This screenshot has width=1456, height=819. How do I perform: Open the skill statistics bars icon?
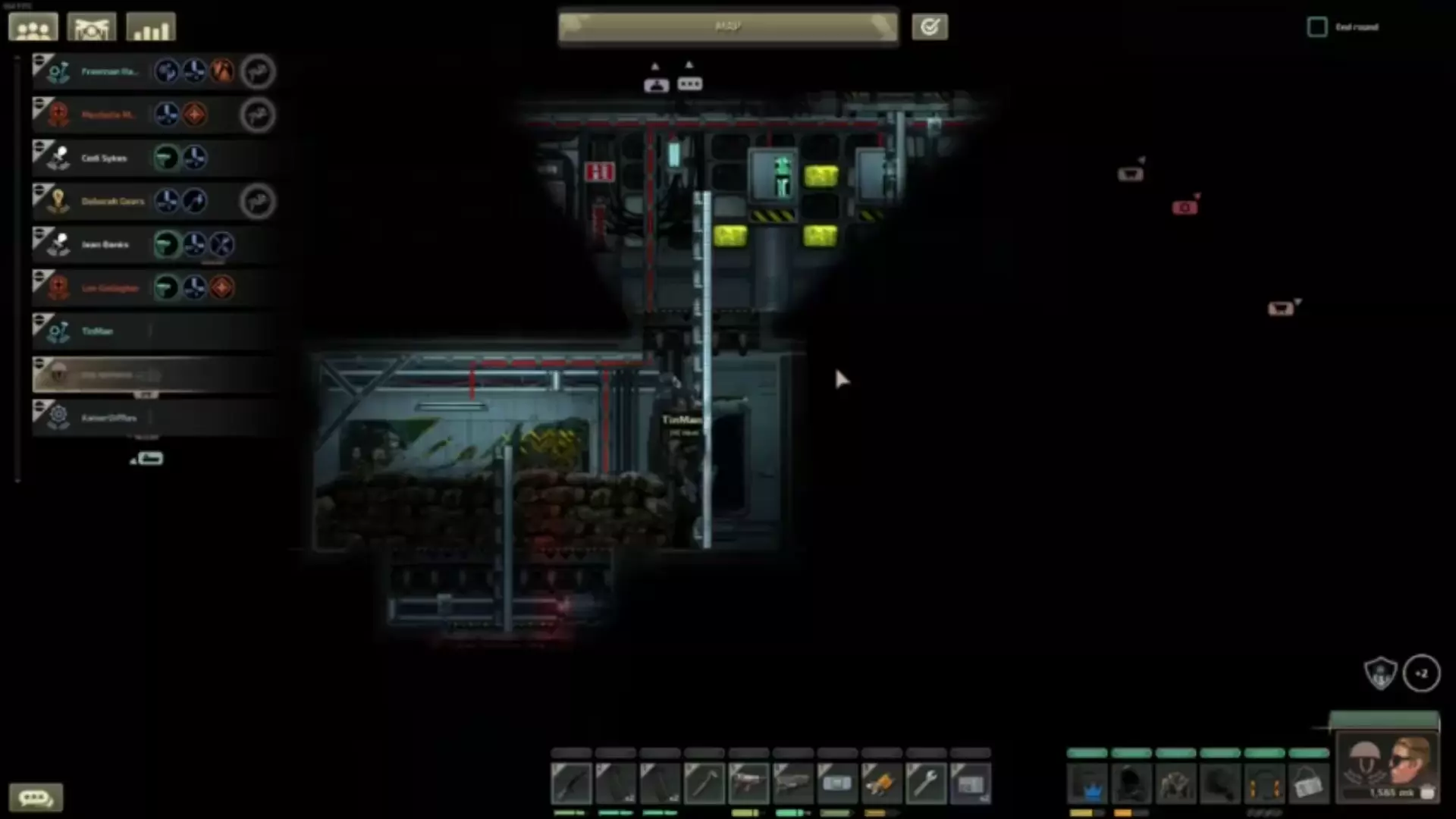(x=149, y=27)
